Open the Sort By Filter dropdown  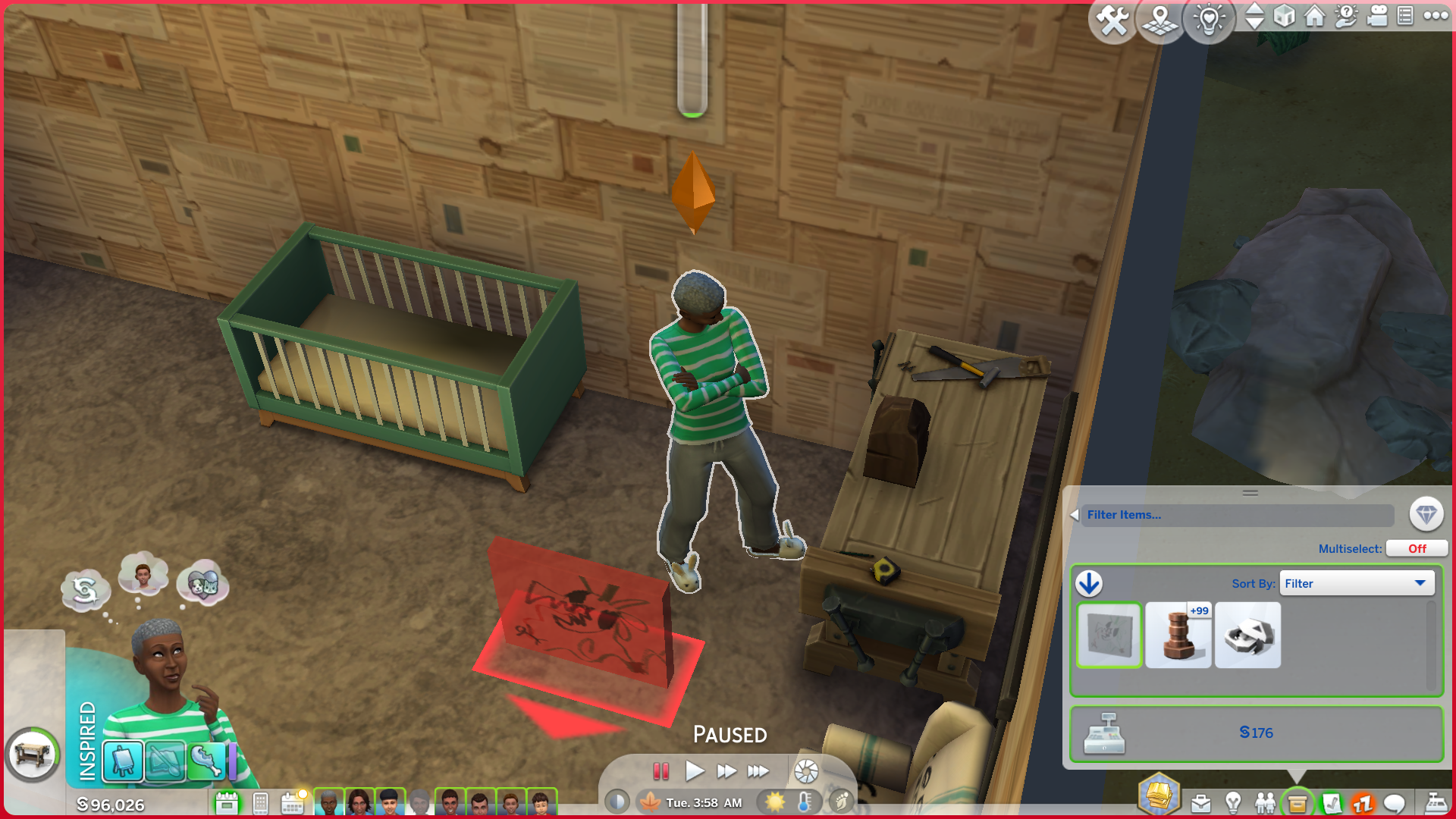(x=1356, y=583)
